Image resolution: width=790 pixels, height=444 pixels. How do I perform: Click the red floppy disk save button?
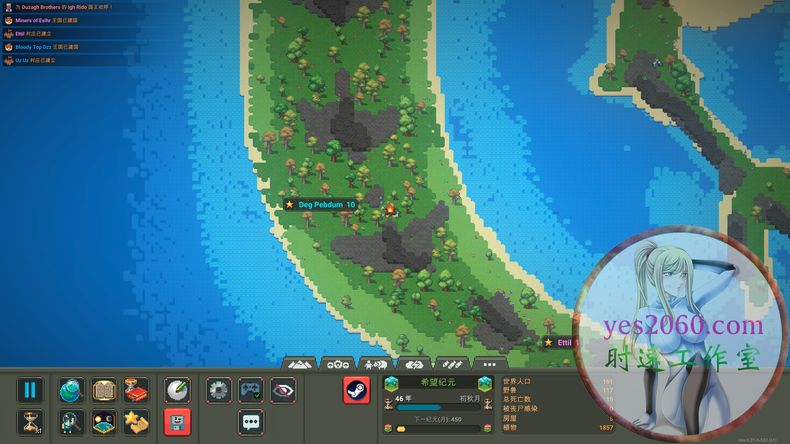[x=177, y=421]
